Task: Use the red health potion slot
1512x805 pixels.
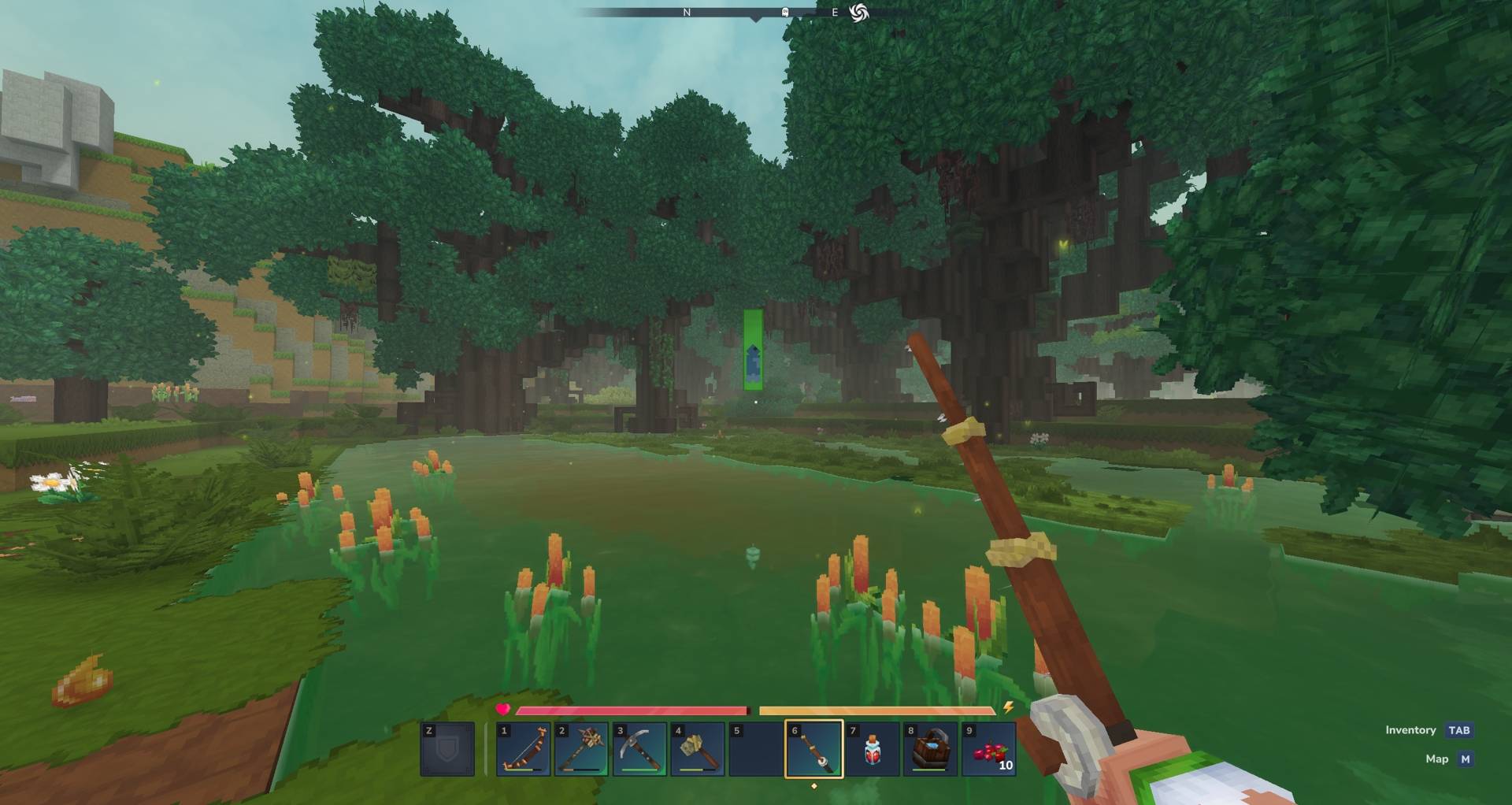Action: click(x=872, y=749)
